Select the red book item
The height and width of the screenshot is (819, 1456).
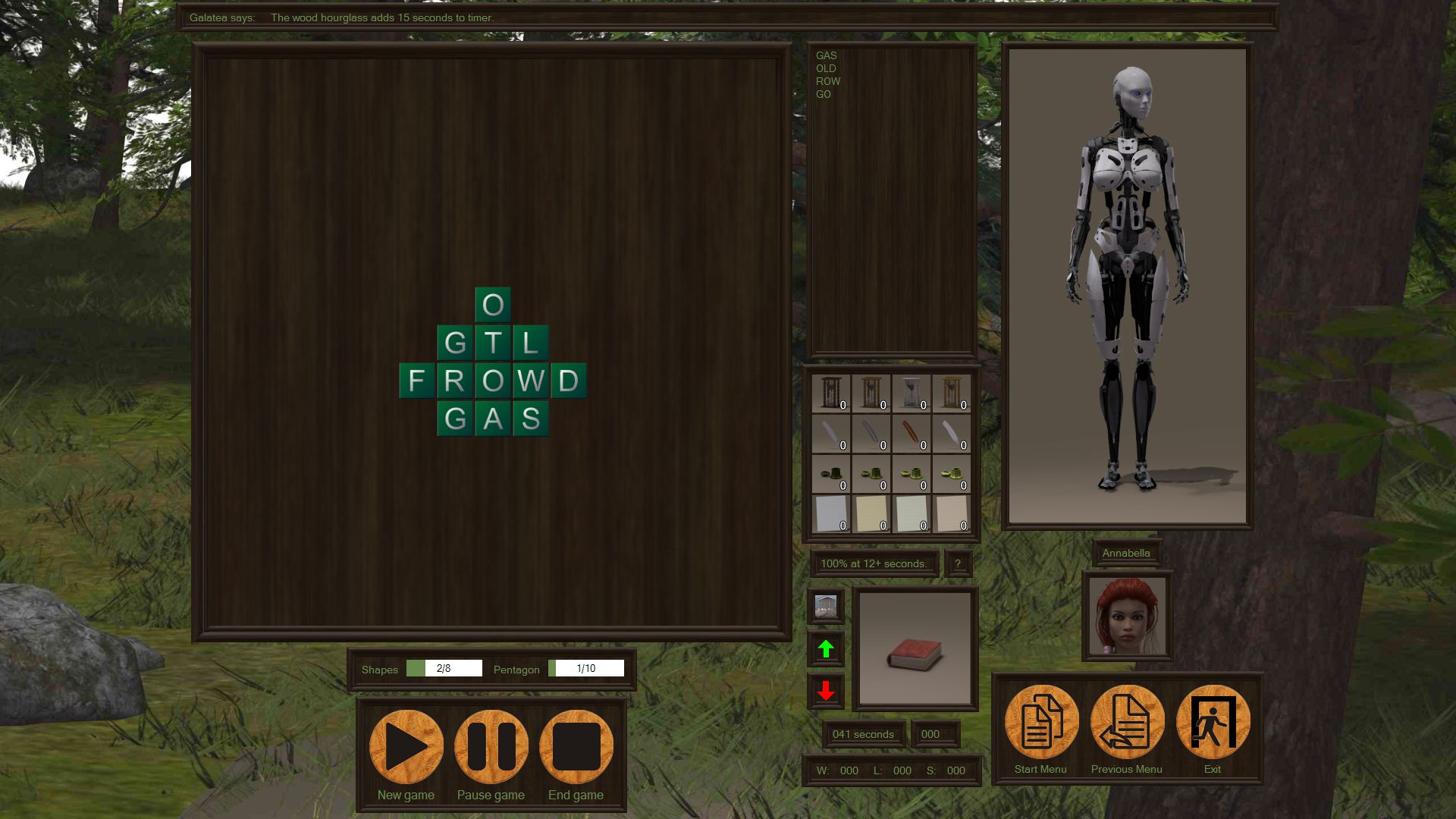pyautogui.click(x=915, y=648)
